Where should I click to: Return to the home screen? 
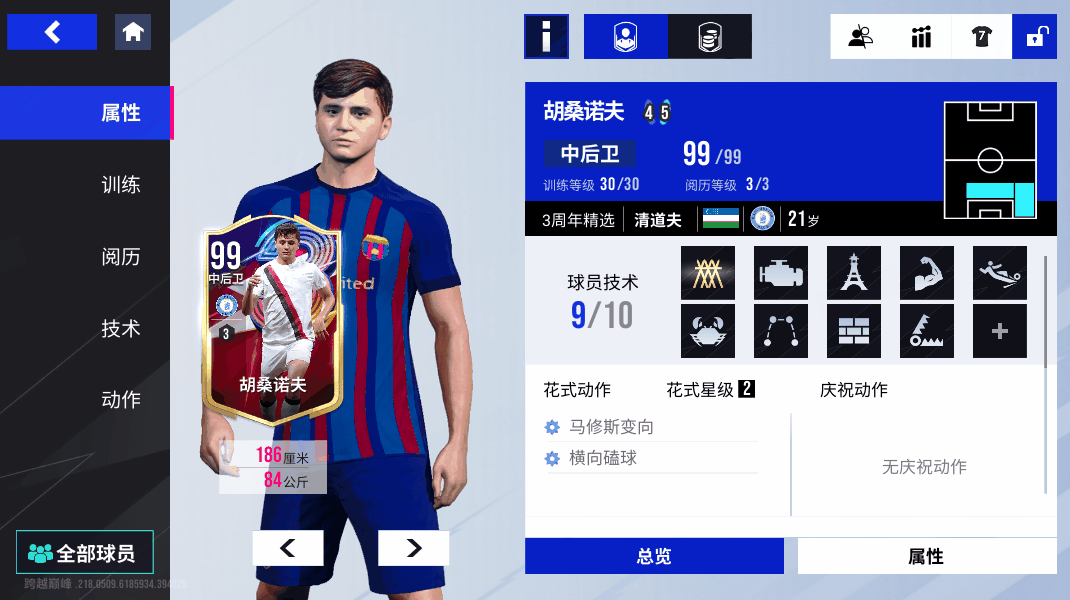(133, 32)
